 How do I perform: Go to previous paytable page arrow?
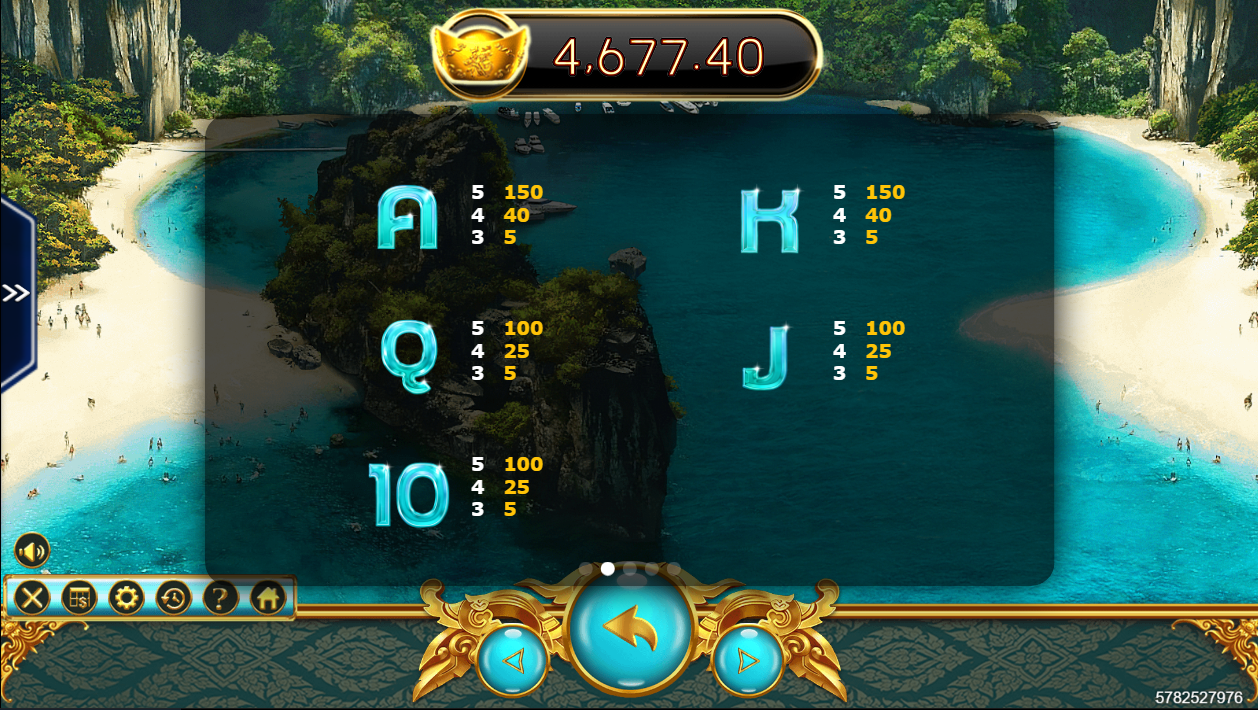(x=512, y=660)
